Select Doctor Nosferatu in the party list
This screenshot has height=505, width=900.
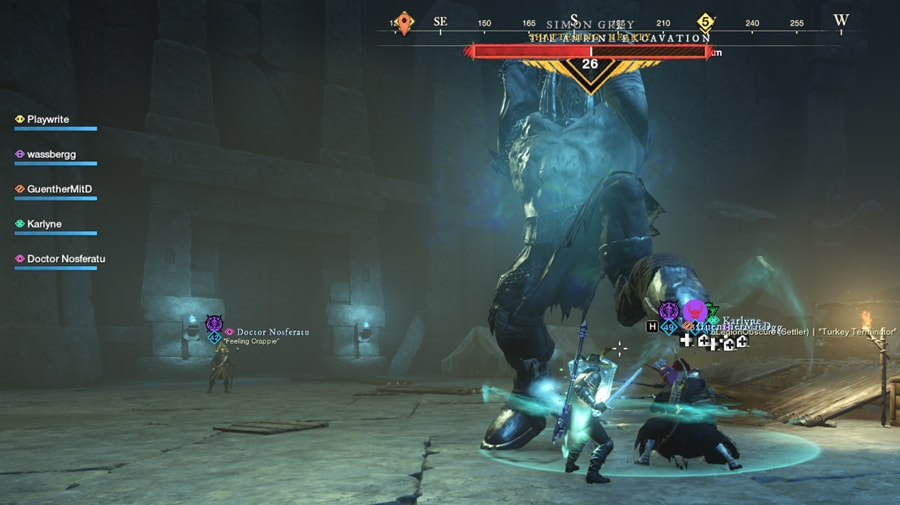coord(65,259)
